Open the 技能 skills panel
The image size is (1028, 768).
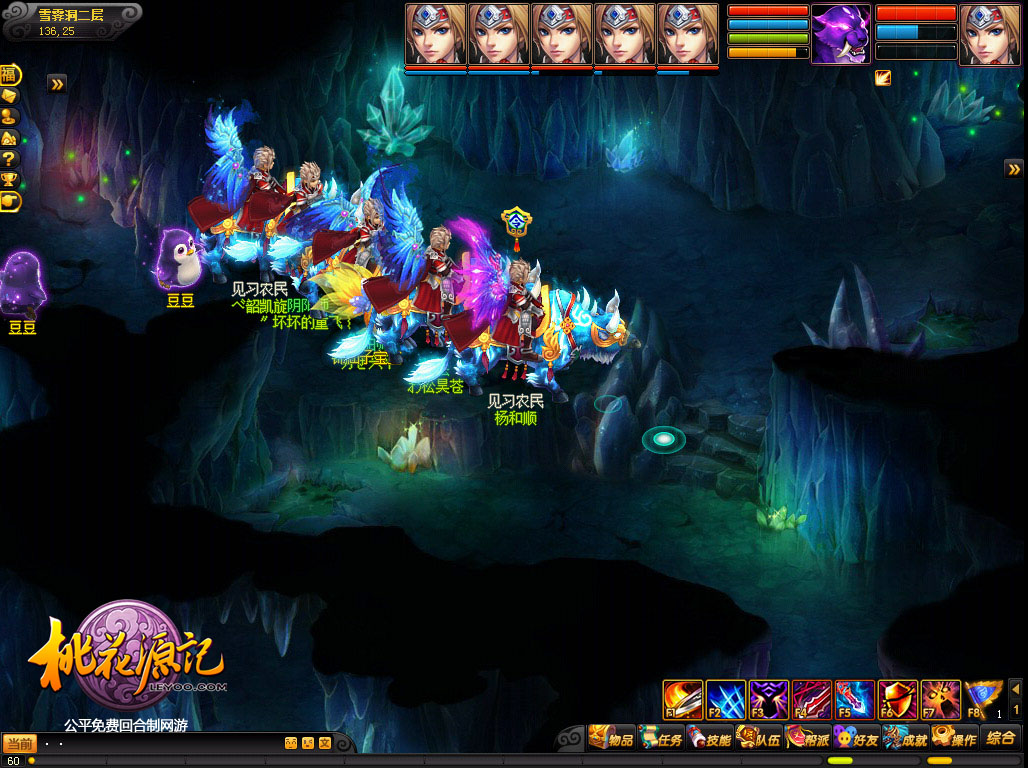[x=709, y=739]
